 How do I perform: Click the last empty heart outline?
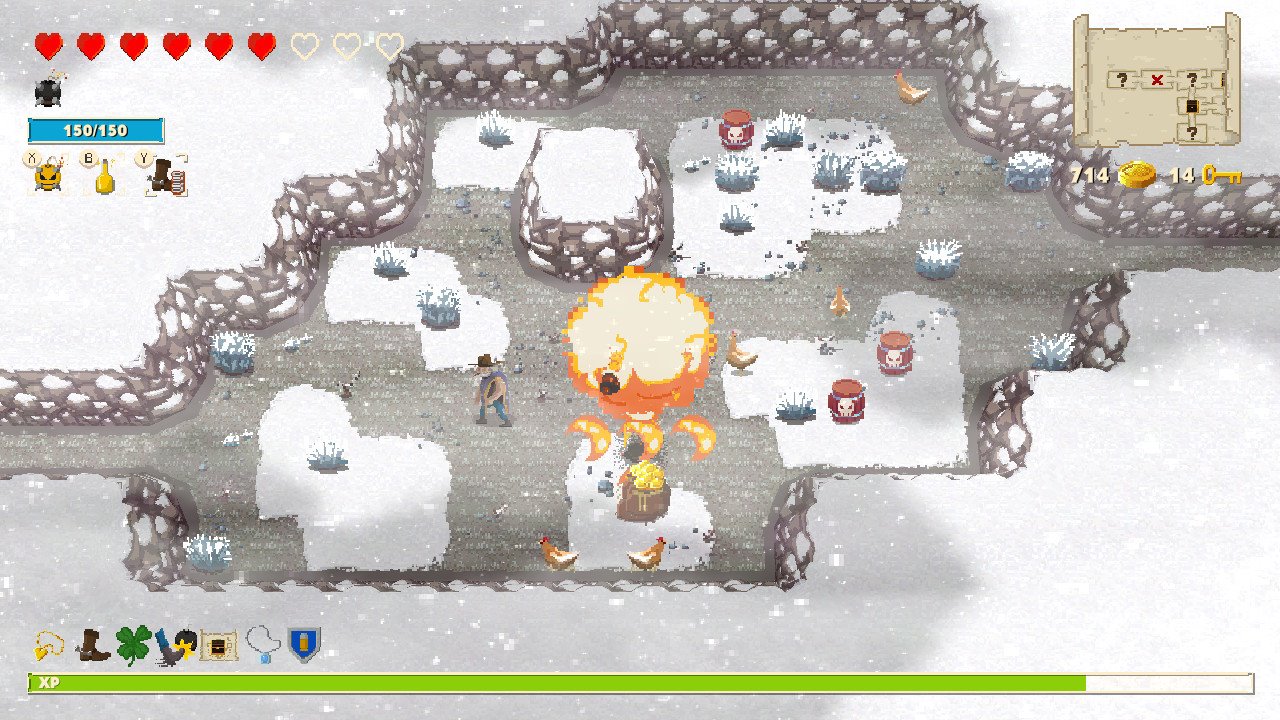[388, 45]
